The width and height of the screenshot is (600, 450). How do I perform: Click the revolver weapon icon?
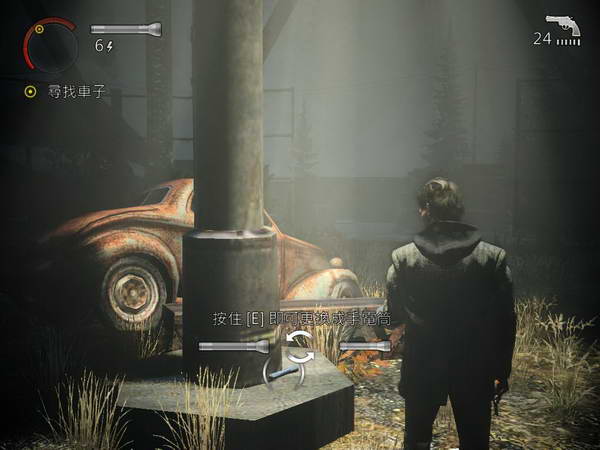click(x=563, y=24)
